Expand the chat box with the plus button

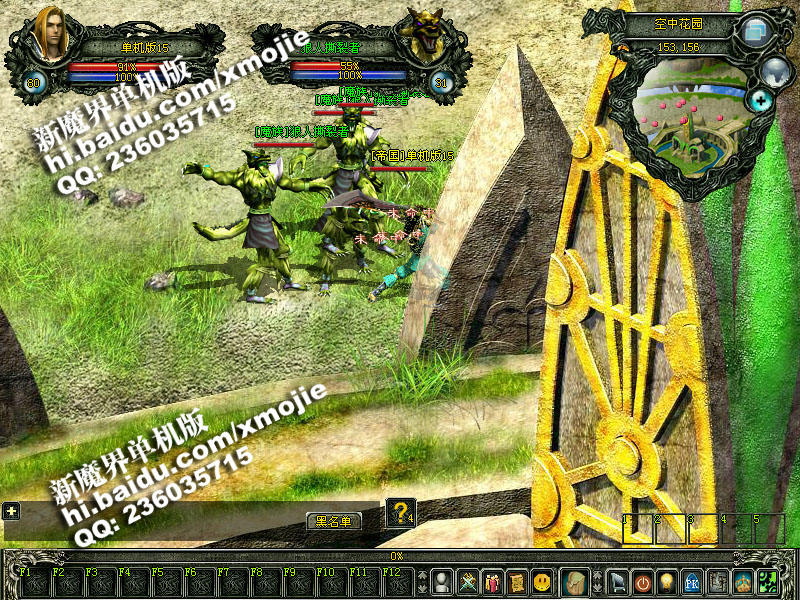11,510
